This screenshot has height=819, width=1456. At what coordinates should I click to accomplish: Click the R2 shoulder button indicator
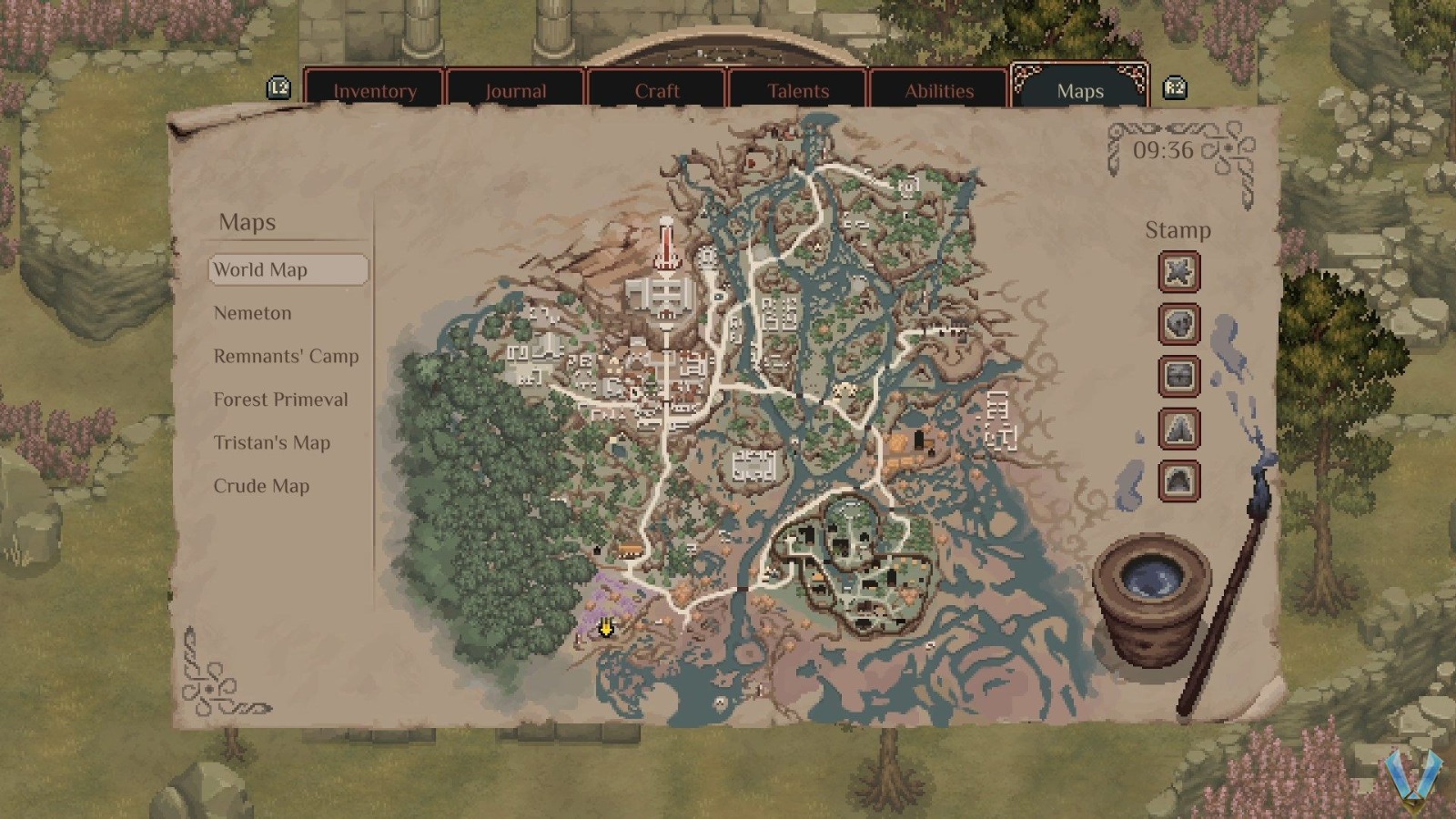point(1176,87)
